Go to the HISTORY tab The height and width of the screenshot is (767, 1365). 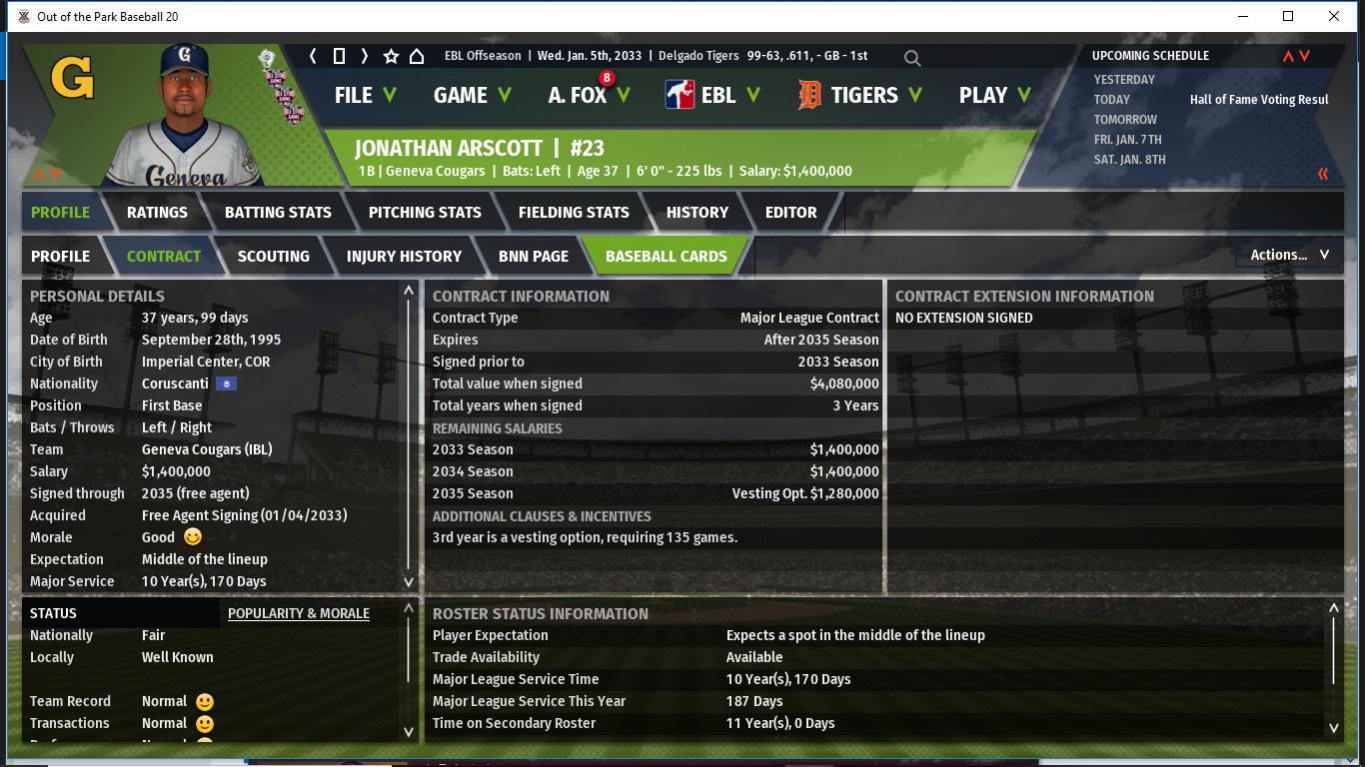tap(697, 212)
